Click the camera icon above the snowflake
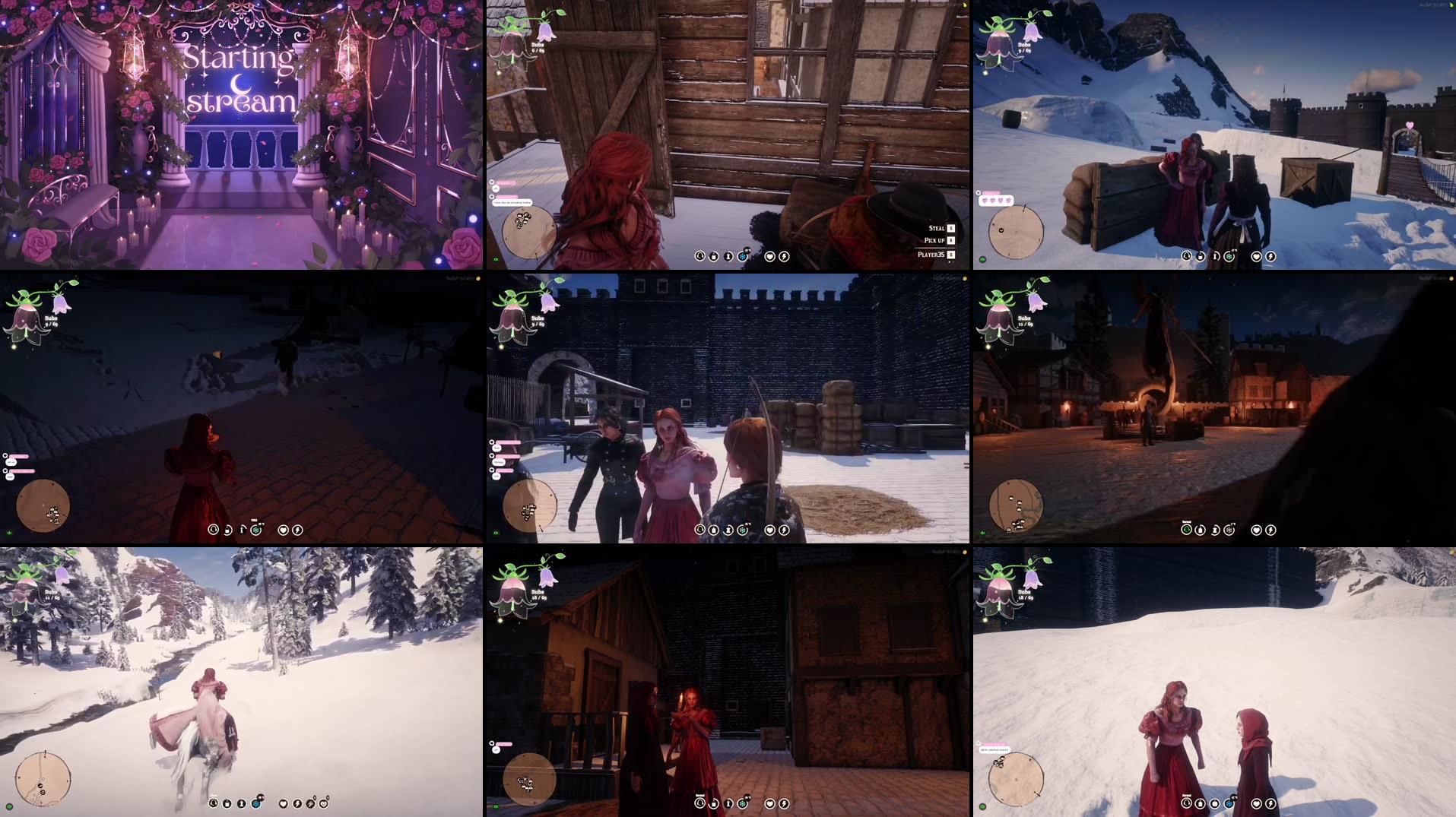This screenshot has height=817, width=1456. pos(747,249)
